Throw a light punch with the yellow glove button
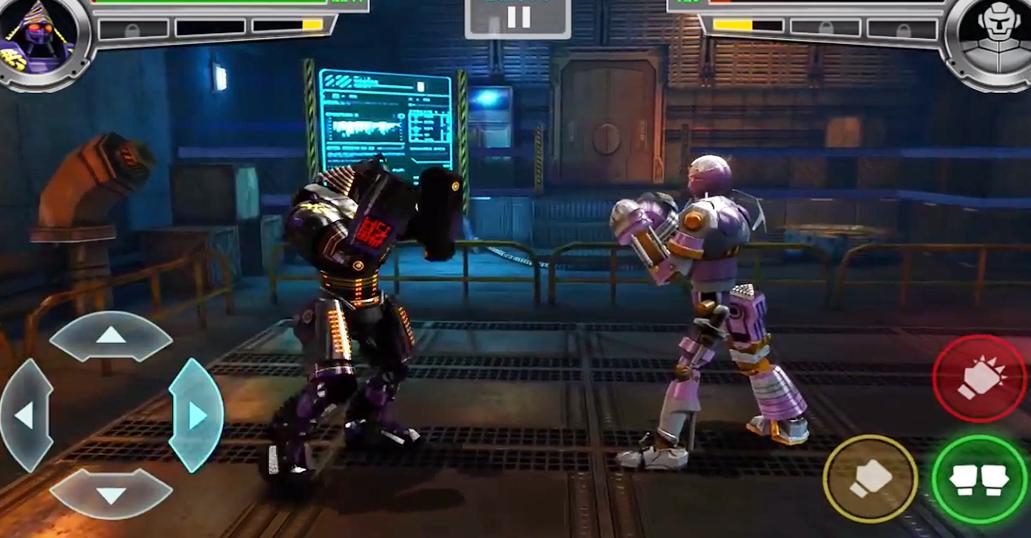 tap(870, 479)
